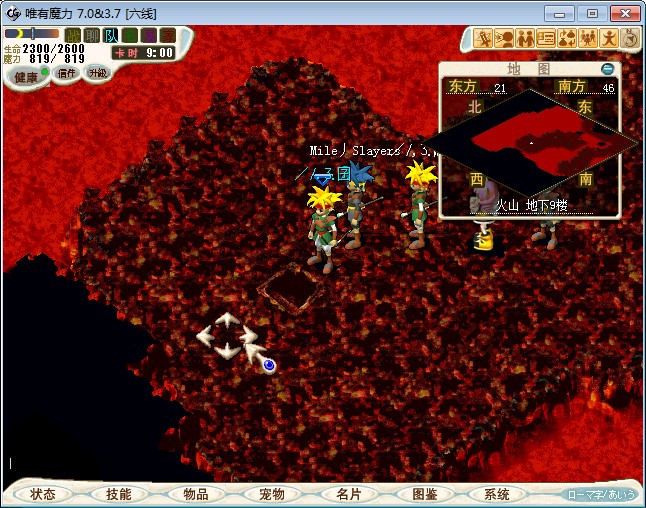Toggle the 战 battle switch

tap(73, 36)
